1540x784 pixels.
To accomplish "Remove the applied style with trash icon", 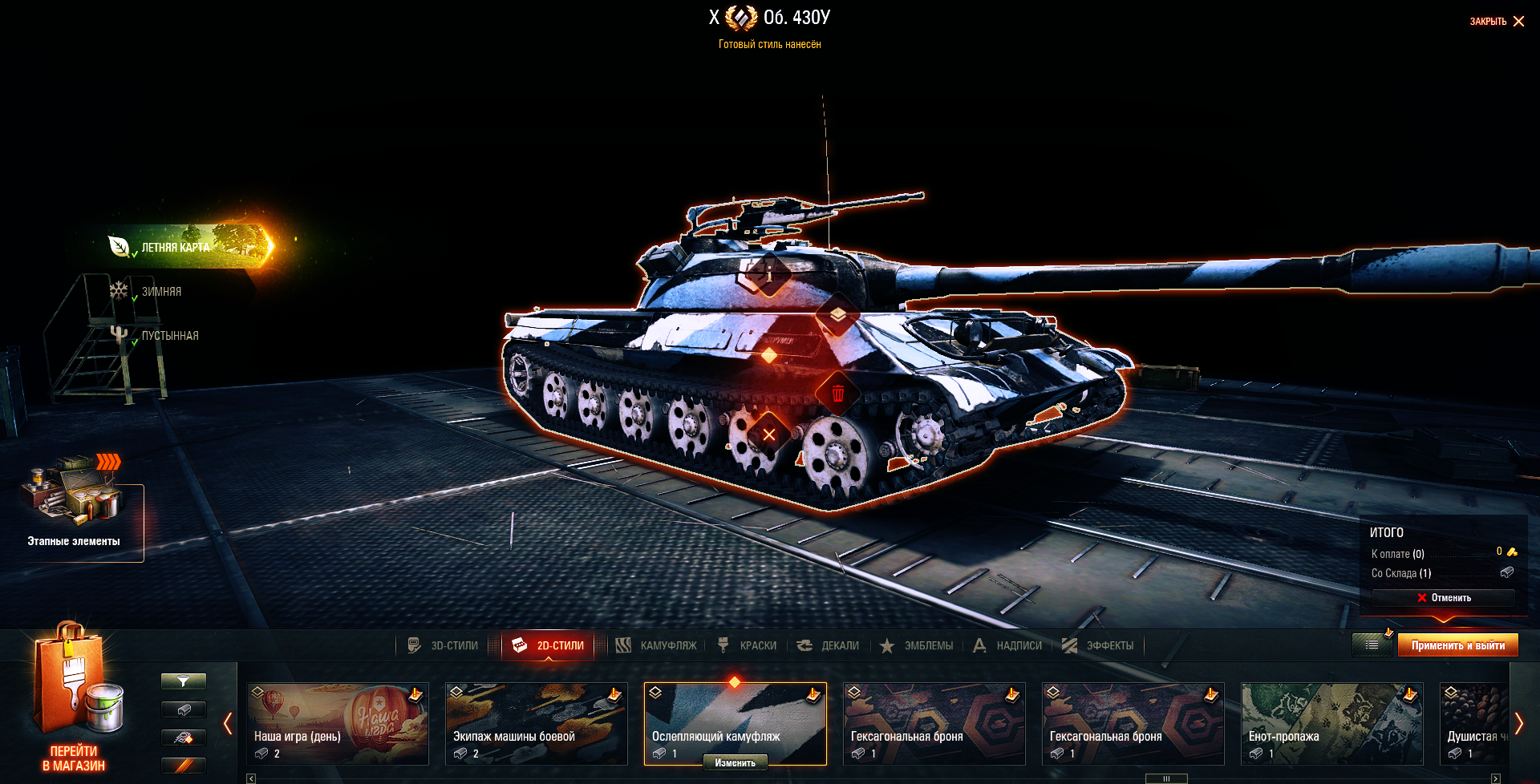I will (838, 394).
